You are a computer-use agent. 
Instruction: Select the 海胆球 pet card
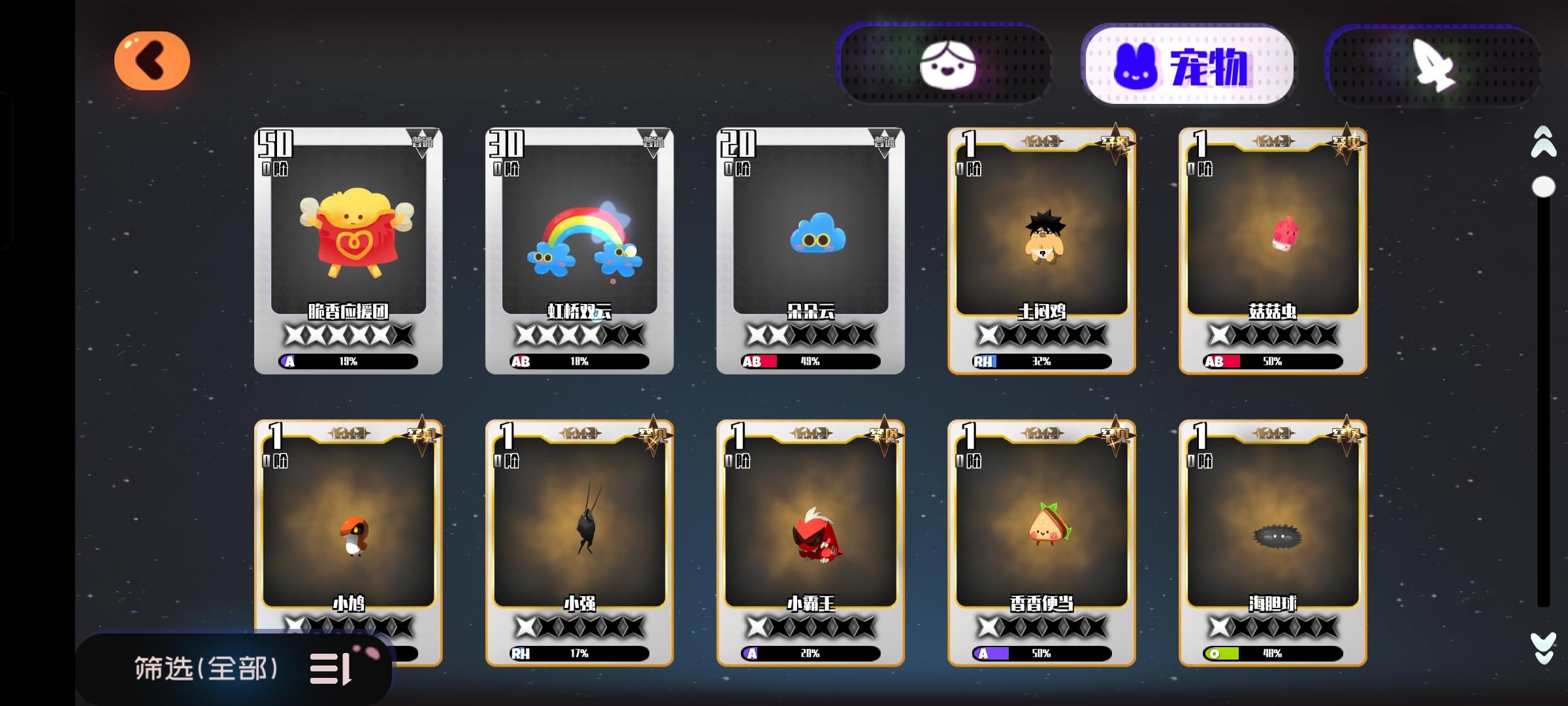coord(1270,536)
